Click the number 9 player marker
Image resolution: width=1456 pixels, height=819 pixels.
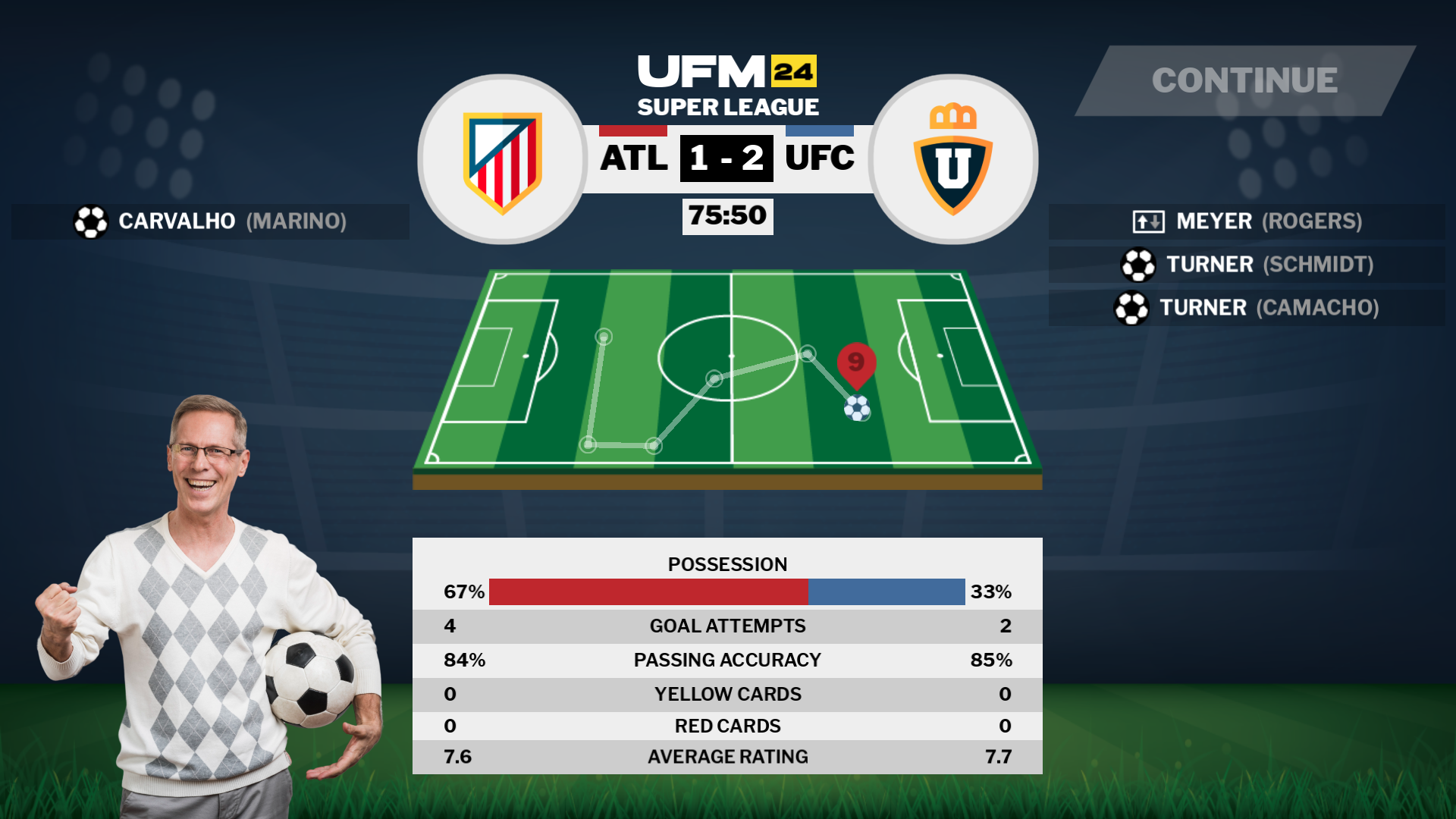pos(855,362)
